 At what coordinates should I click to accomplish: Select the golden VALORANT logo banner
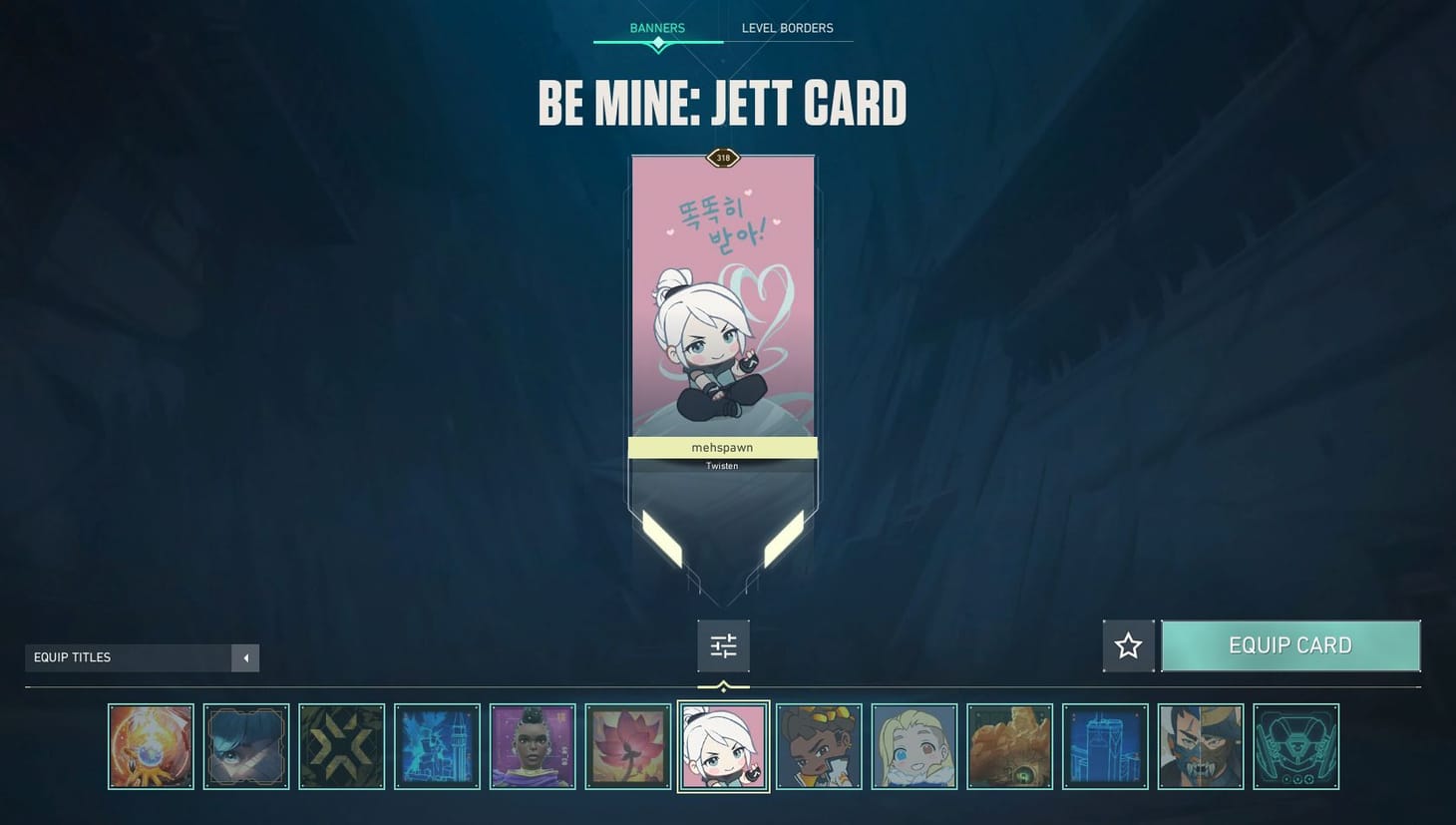click(342, 745)
